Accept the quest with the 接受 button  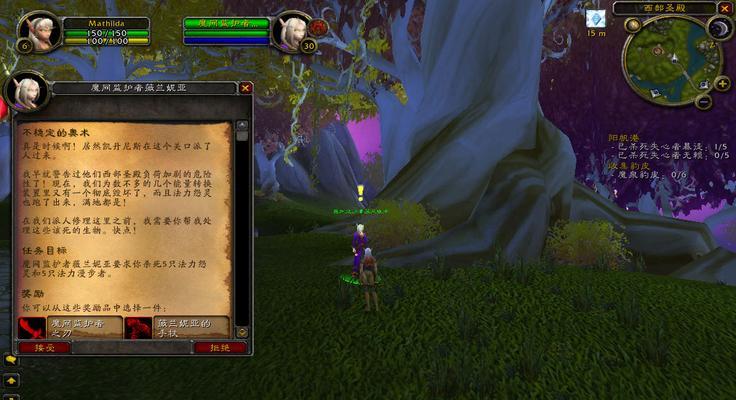click(38, 347)
